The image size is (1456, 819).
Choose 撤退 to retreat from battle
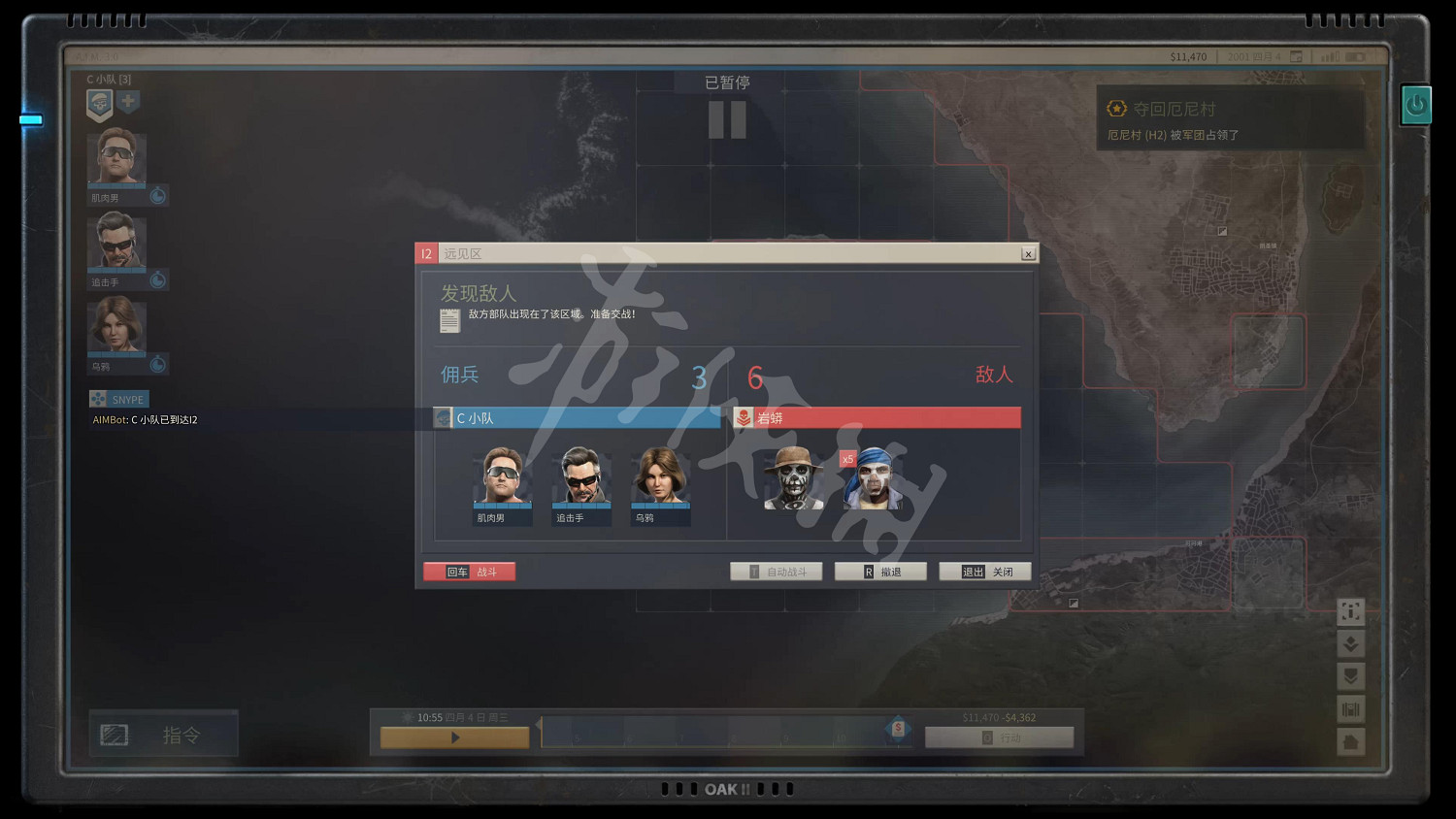[880, 571]
